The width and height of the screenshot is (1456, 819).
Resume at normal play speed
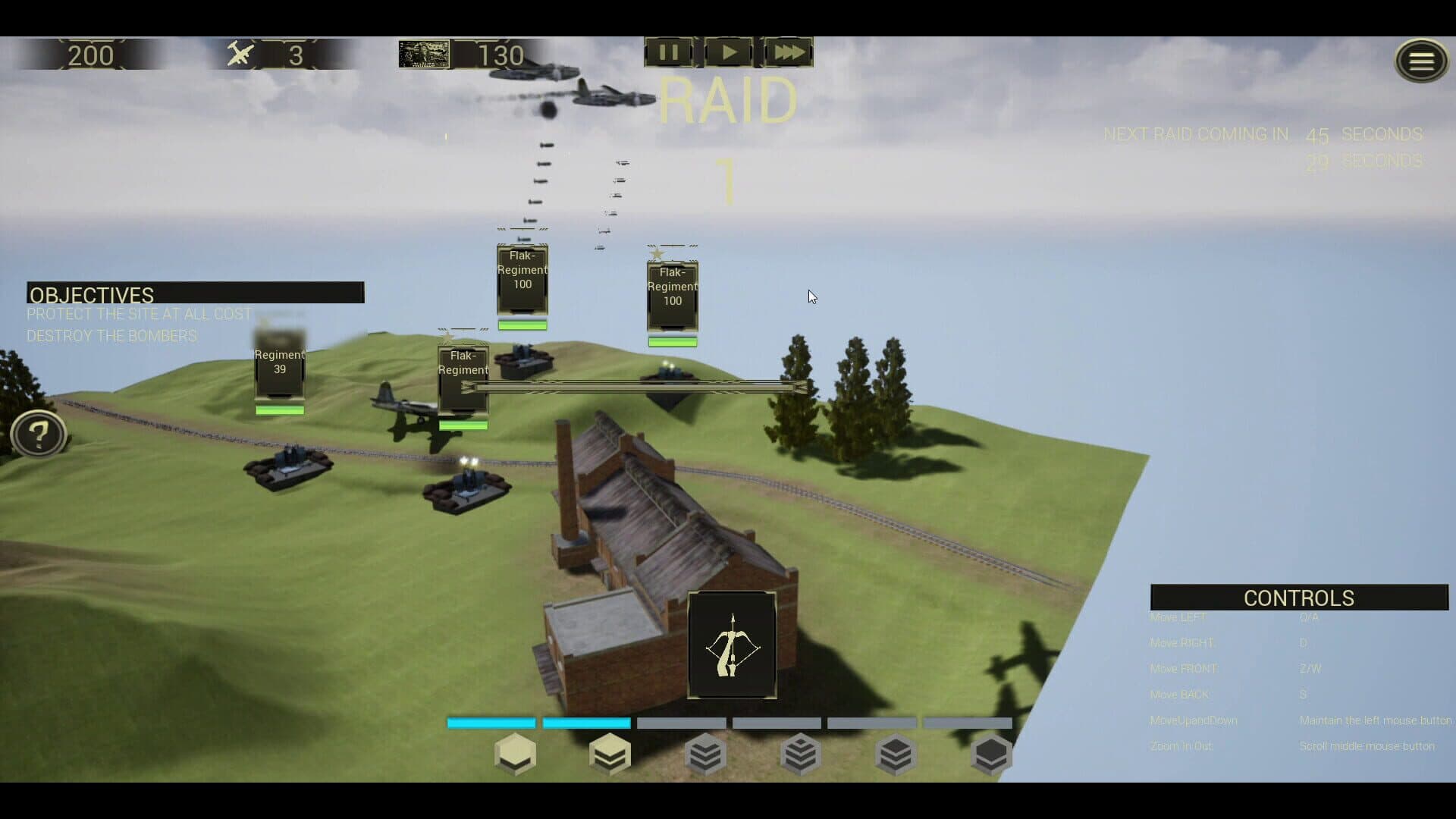pos(728,52)
